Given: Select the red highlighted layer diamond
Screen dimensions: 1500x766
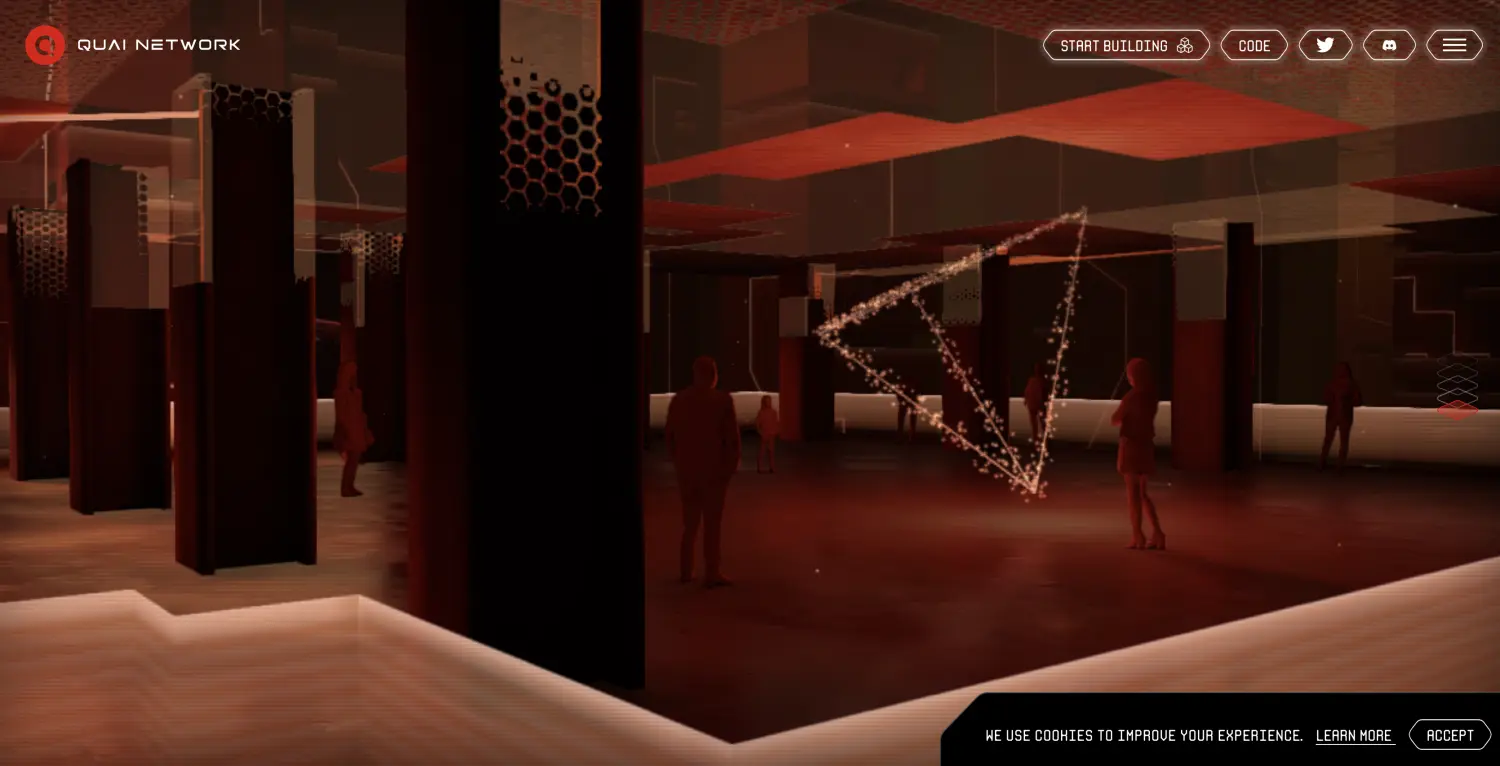Looking at the screenshot, I should pos(1457,409).
